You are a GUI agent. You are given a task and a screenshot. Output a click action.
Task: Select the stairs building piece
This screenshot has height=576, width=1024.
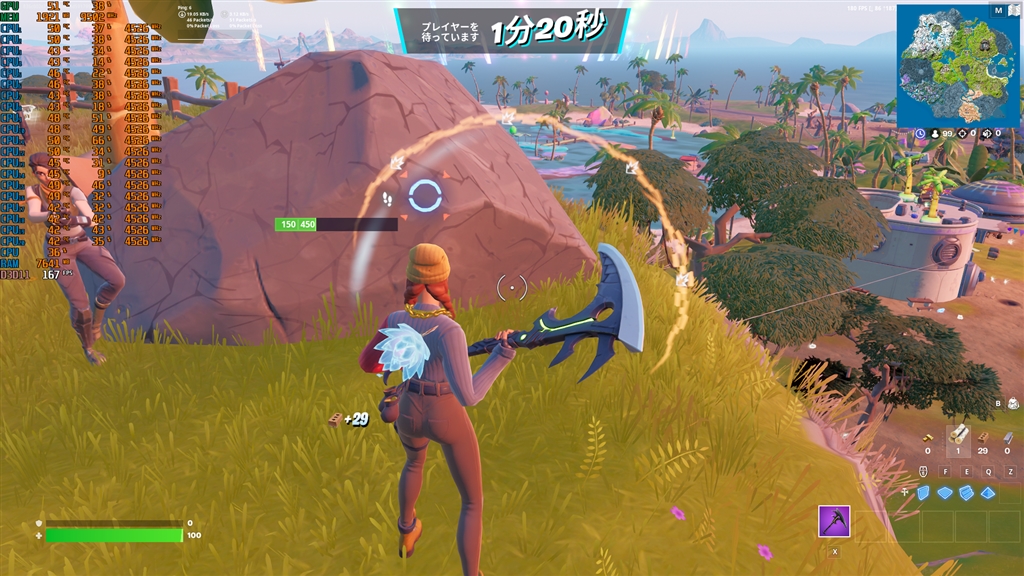tap(967, 492)
